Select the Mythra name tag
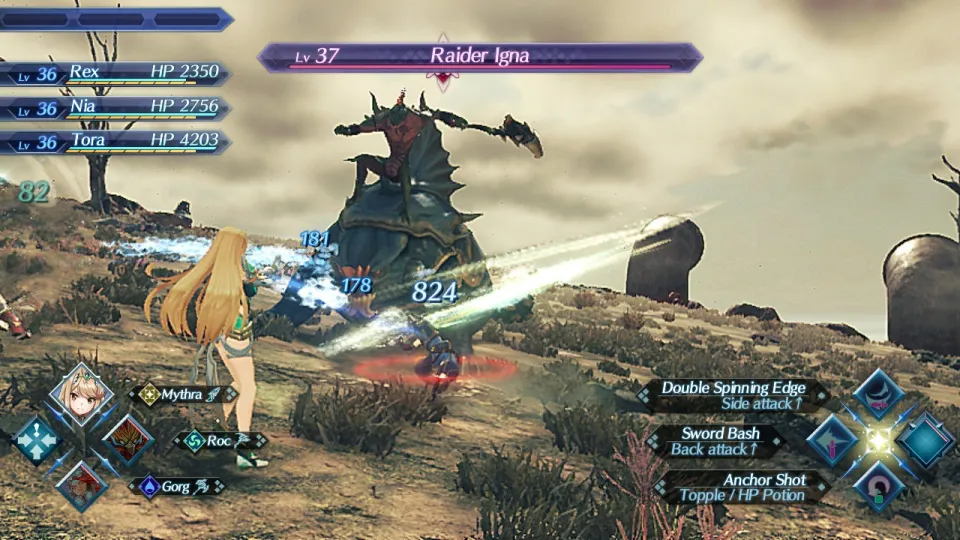The height and width of the screenshot is (540, 960). [x=182, y=394]
